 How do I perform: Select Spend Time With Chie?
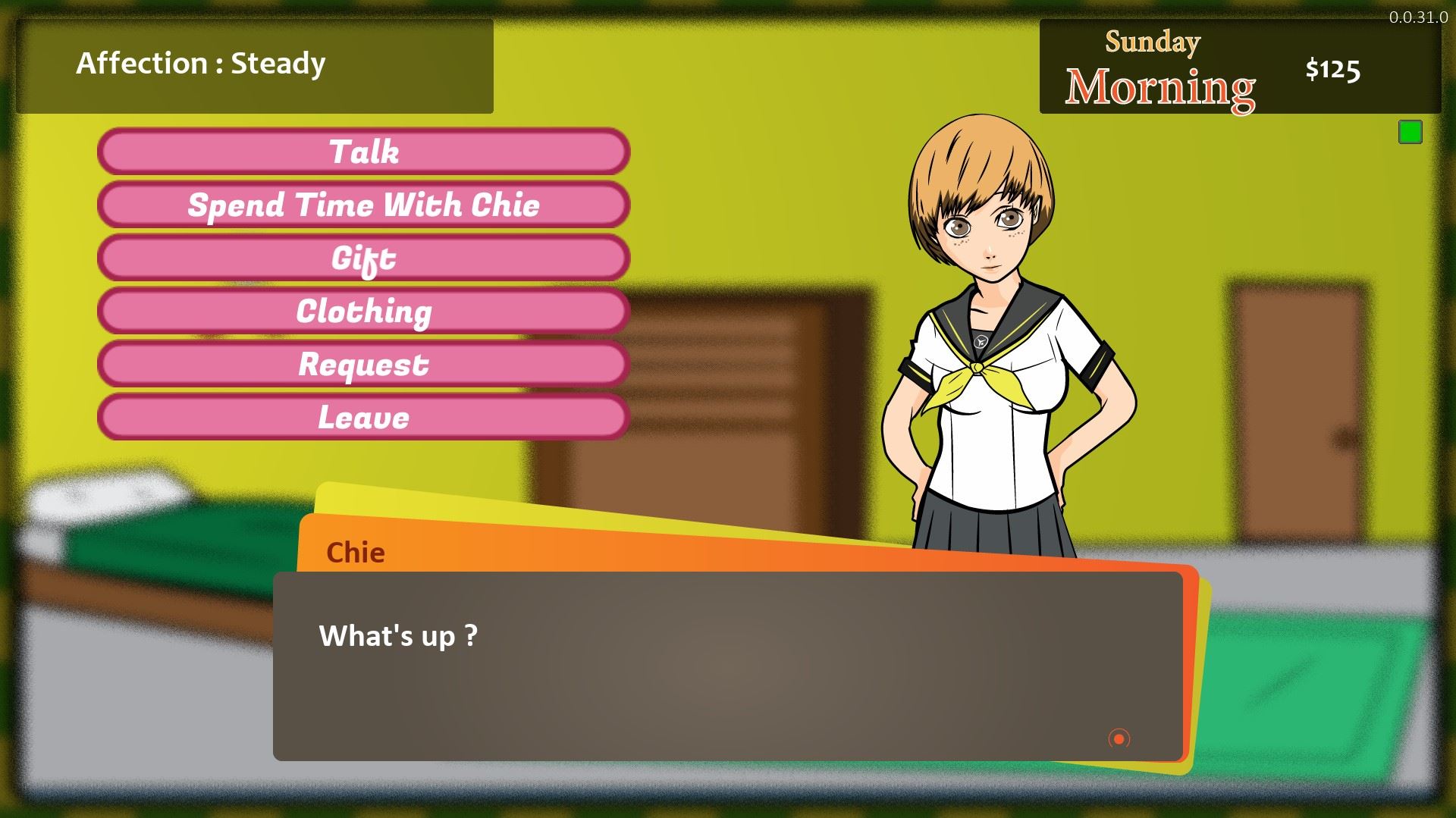[x=364, y=205]
